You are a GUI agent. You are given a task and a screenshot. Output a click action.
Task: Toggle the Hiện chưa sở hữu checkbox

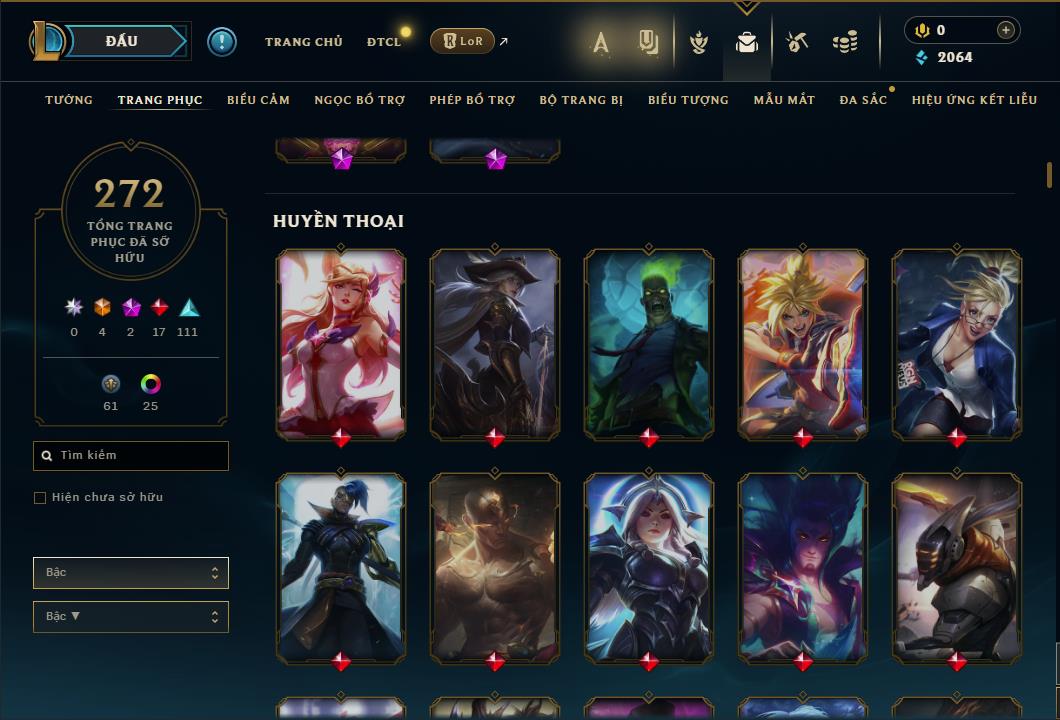tap(40, 498)
